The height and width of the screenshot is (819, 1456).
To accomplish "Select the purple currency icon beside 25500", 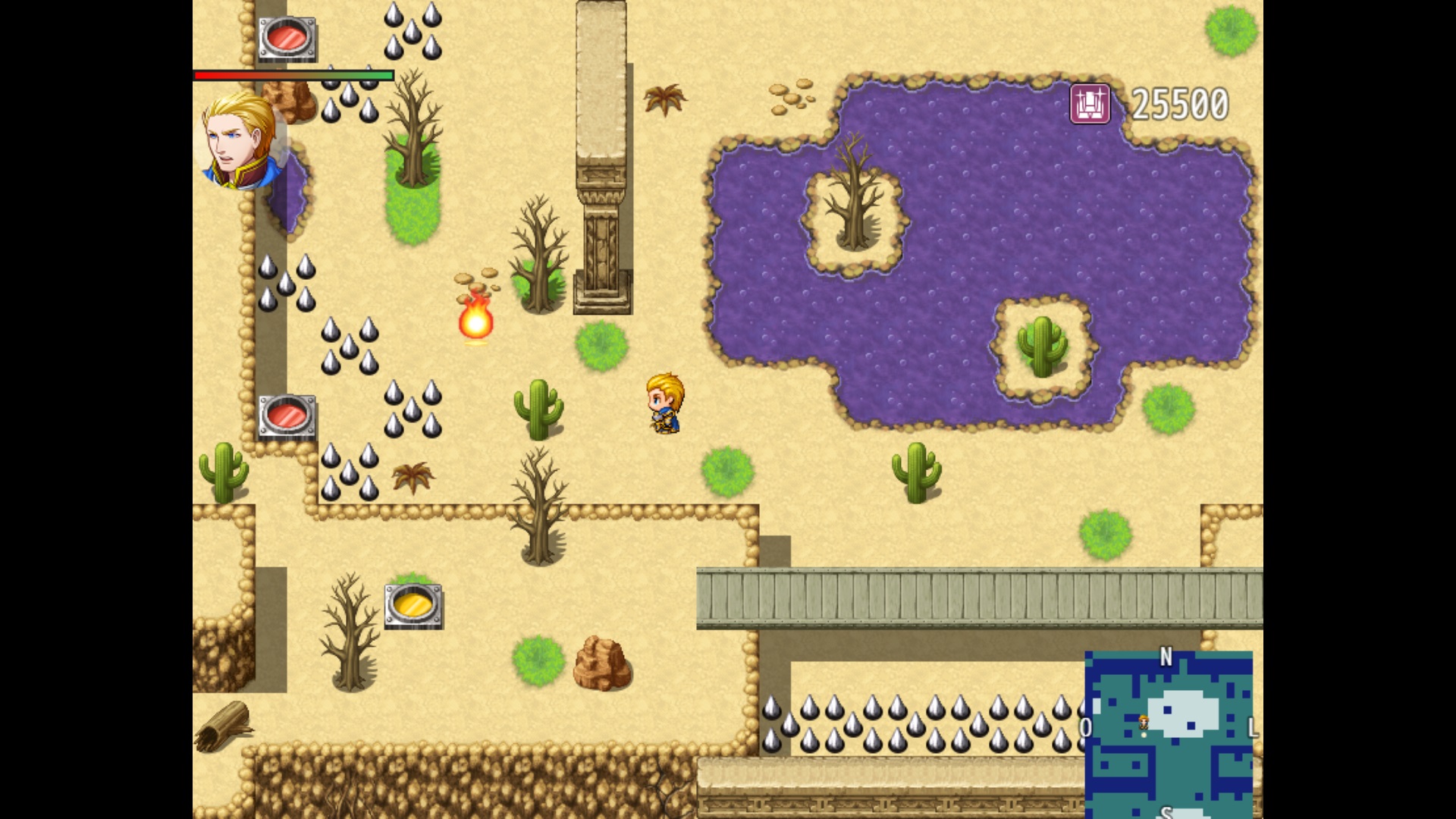I will pyautogui.click(x=1090, y=104).
